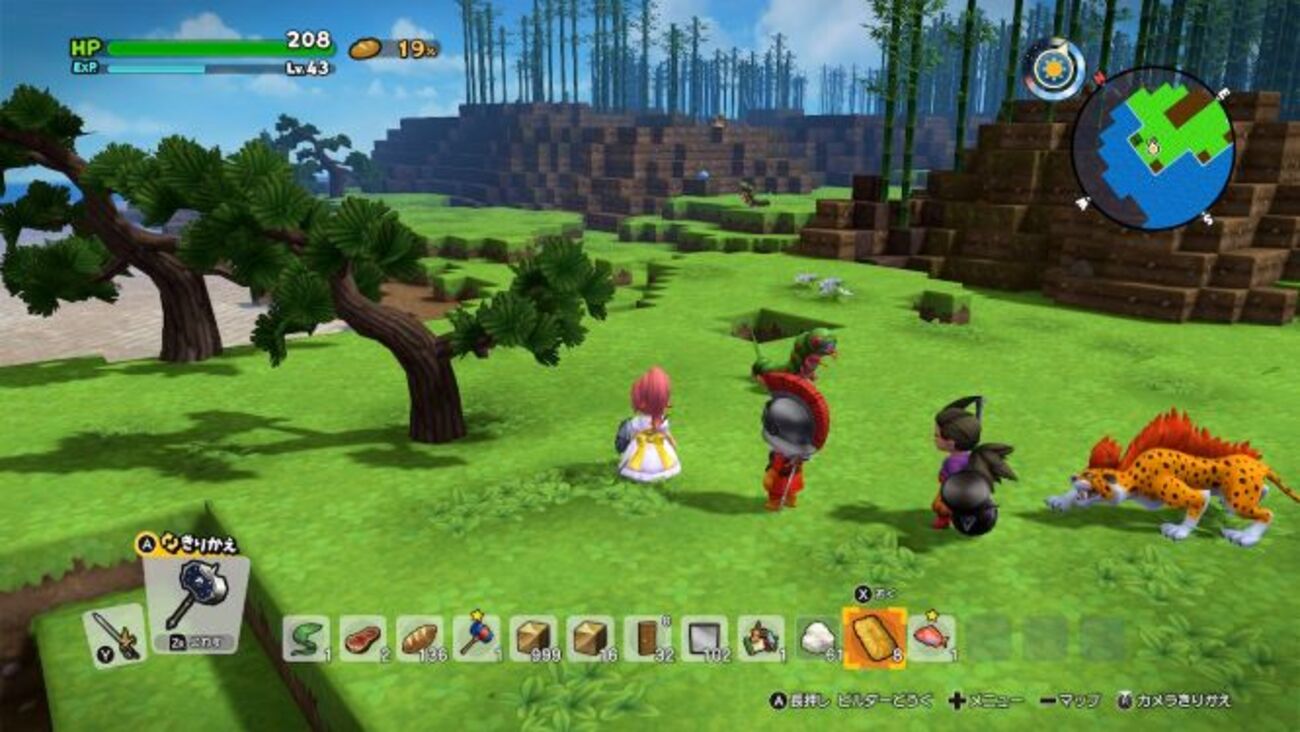Screen dimensions: 1300x732
Task: Select the highlighted golden hay block slot
Action: point(875,638)
